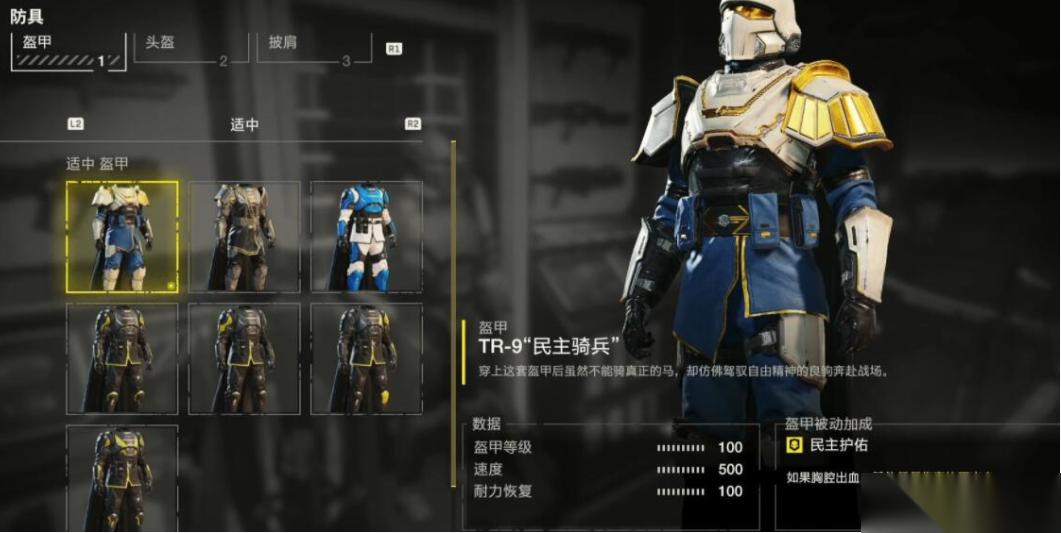Select the bright blue and white armor
This screenshot has height=533, width=1061.
pos(366,237)
